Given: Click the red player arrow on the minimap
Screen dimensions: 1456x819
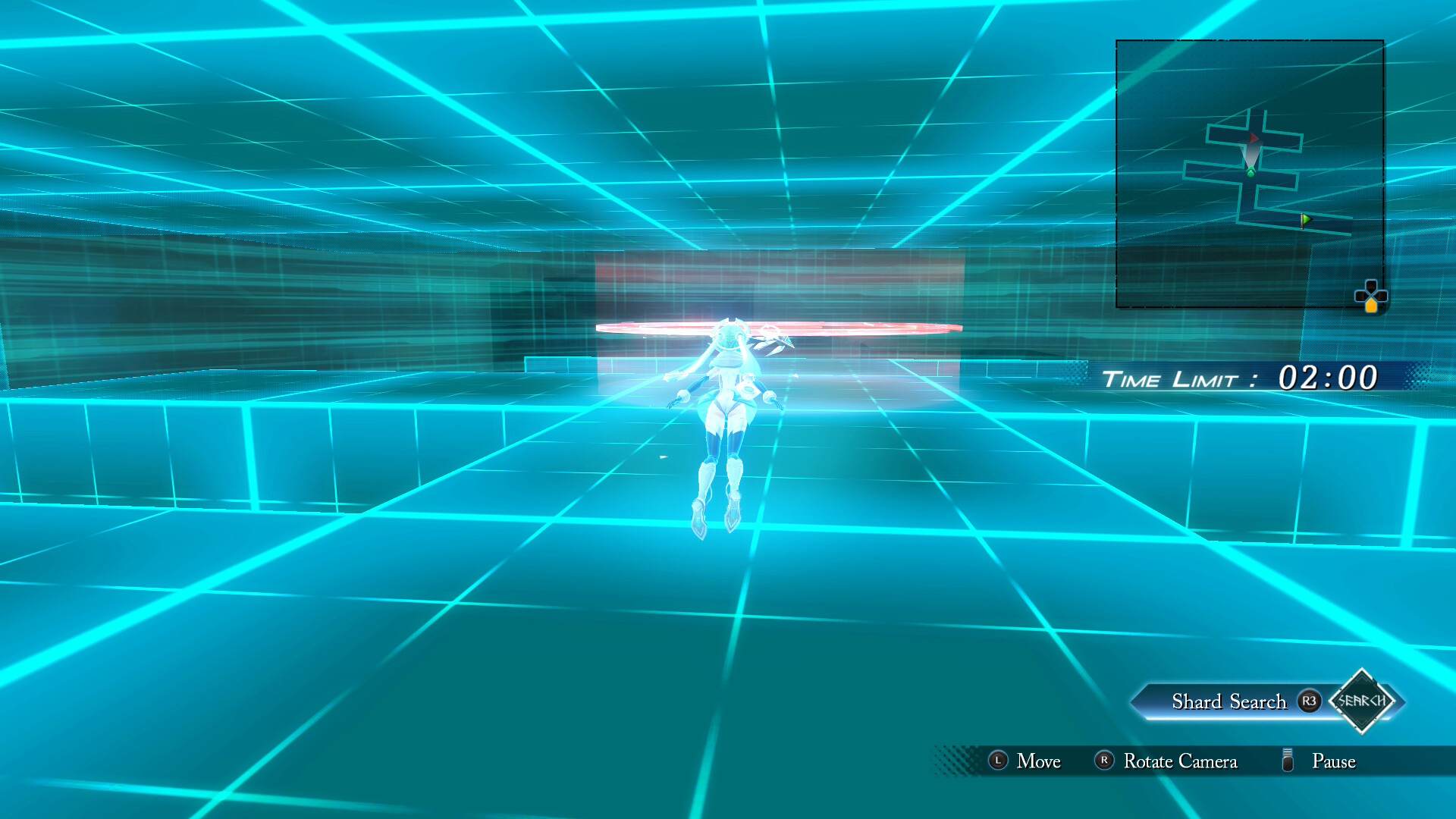Looking at the screenshot, I should (x=1252, y=137).
